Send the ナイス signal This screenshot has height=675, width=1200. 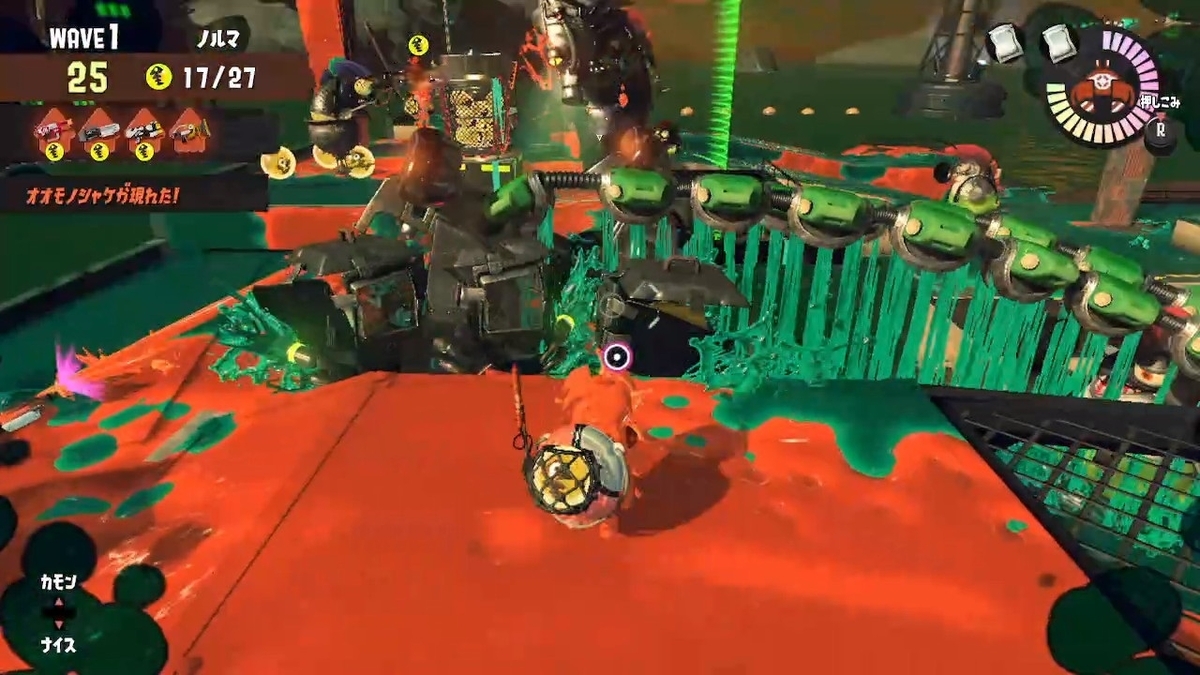click(58, 645)
